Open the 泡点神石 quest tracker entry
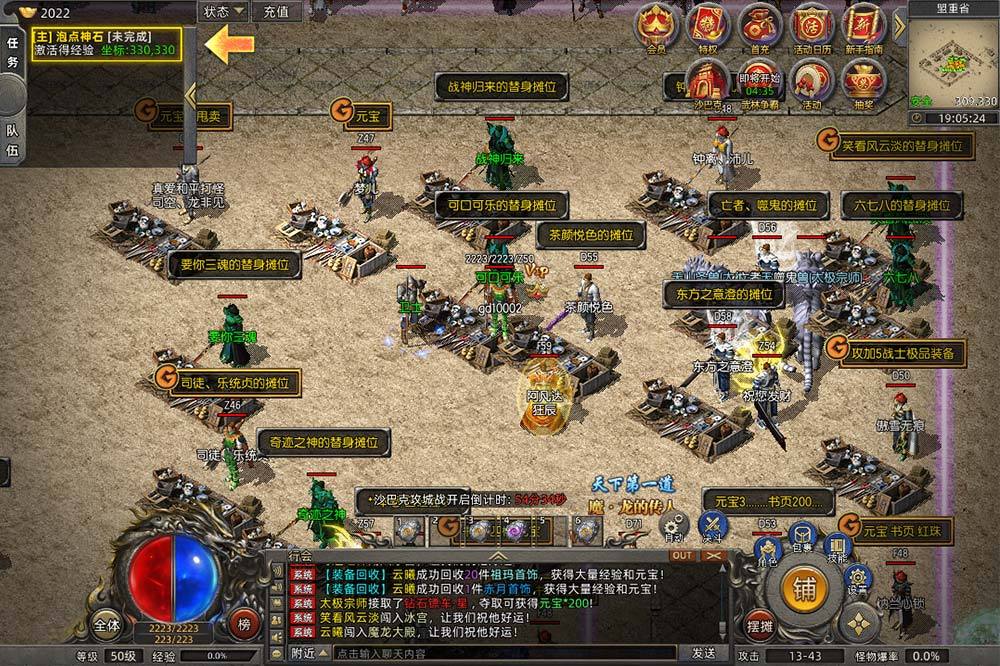This screenshot has width=1000, height=666. click(x=106, y=43)
